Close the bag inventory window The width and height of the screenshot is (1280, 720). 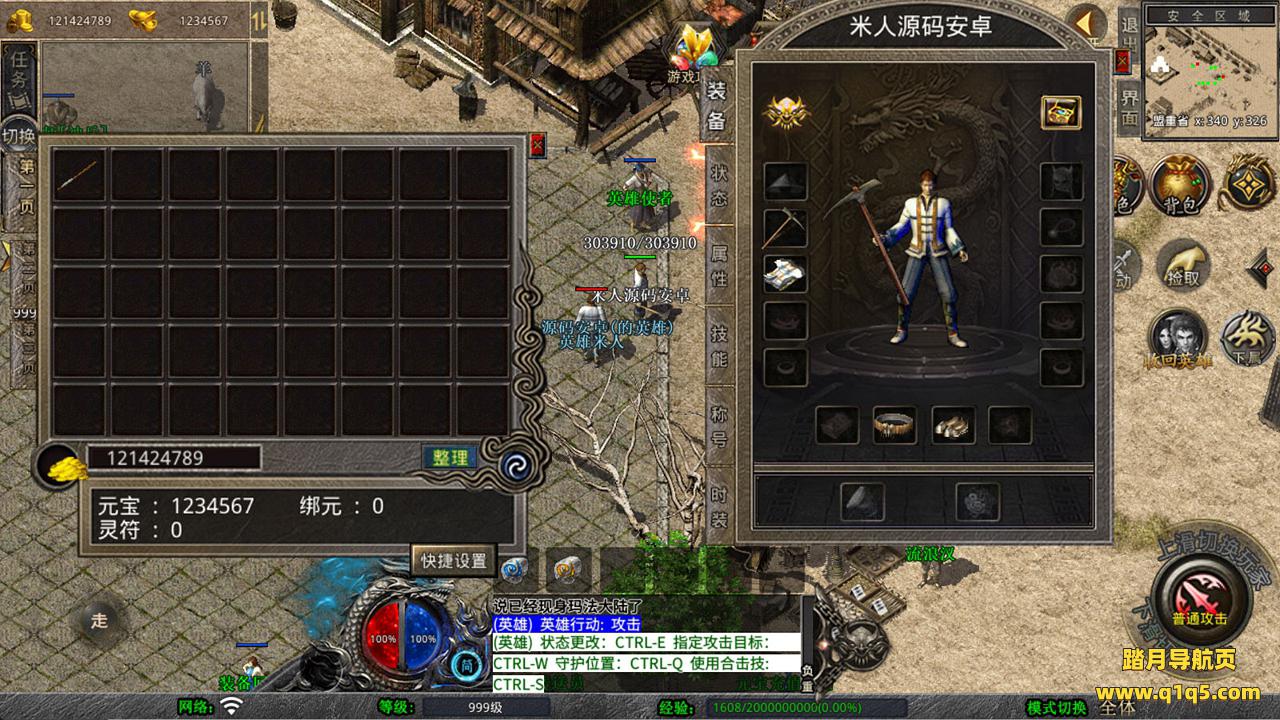537,145
